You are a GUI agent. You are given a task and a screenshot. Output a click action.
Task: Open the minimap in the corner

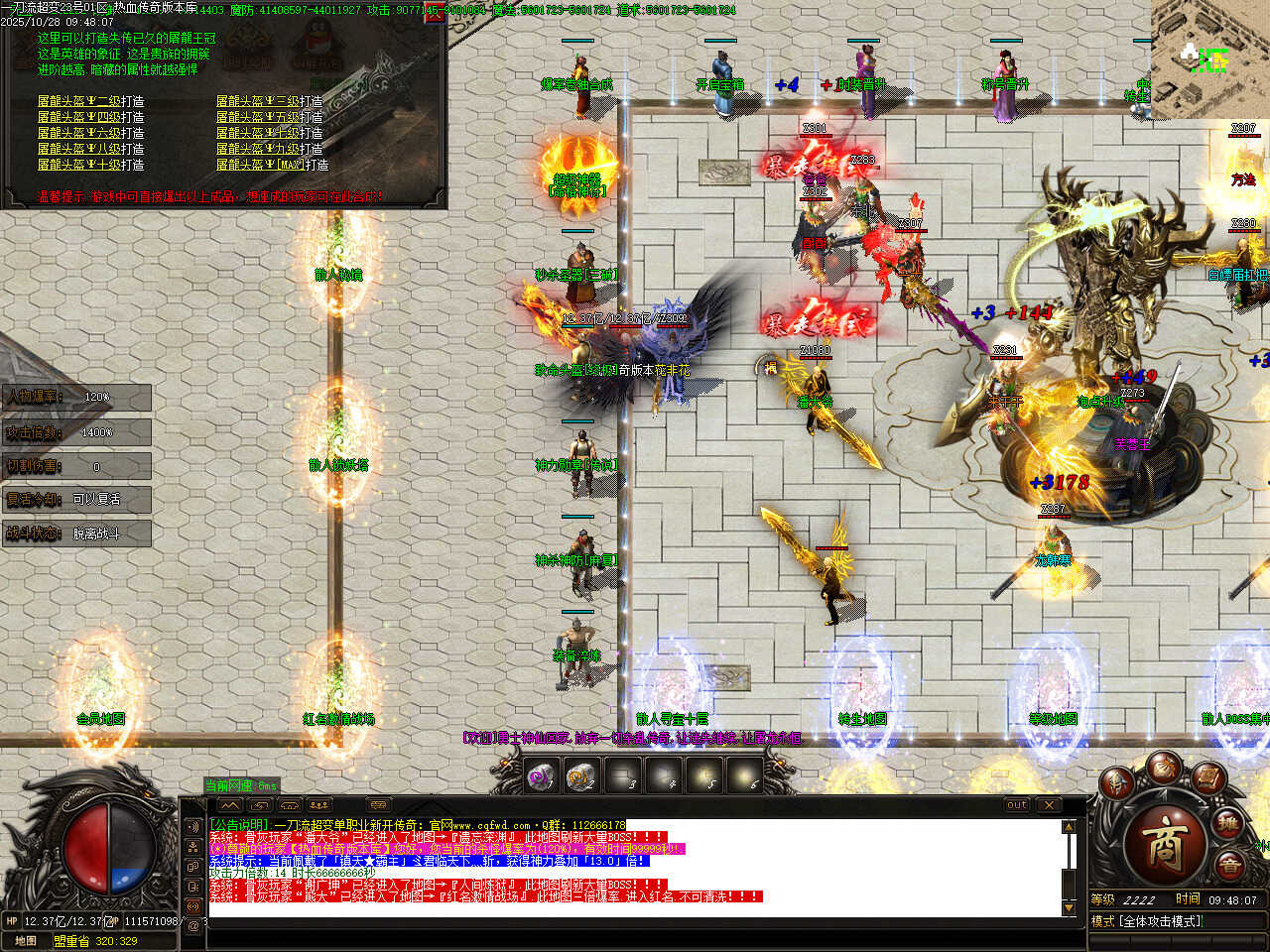pyautogui.click(x=1209, y=59)
